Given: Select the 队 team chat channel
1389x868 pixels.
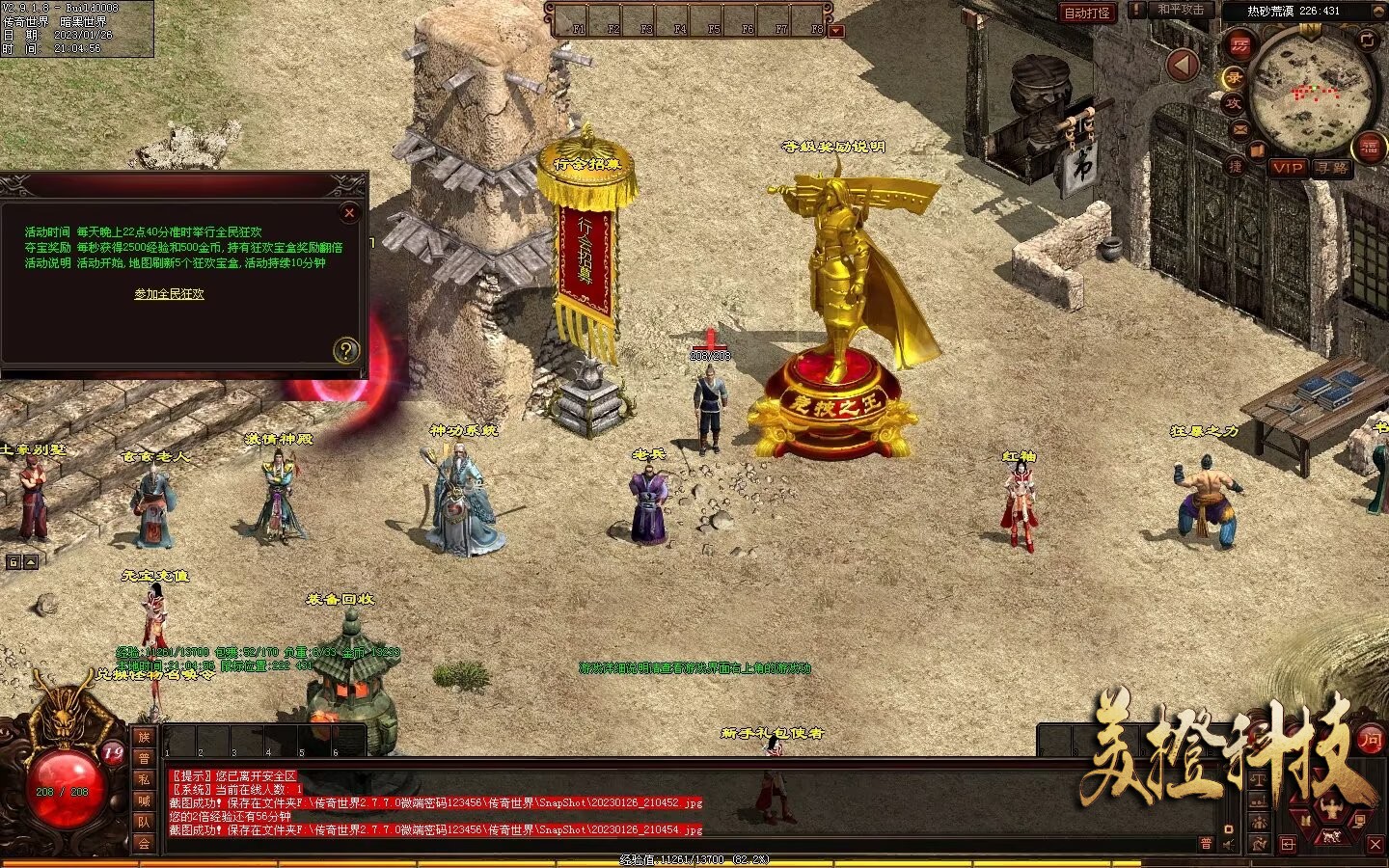Looking at the screenshot, I should pyautogui.click(x=144, y=822).
